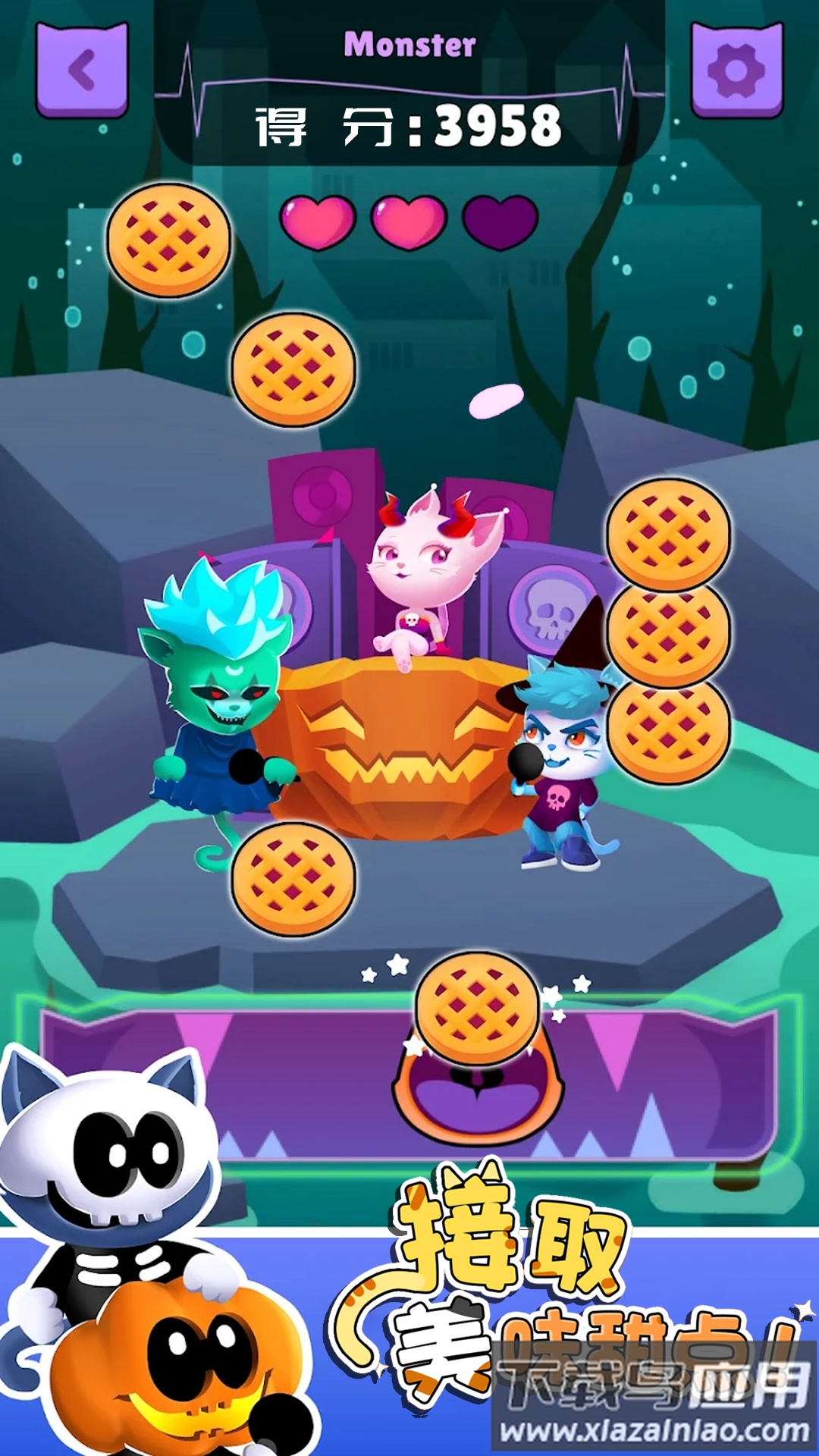The width and height of the screenshot is (819, 1456).
Task: Open settings with the gear button
Action: 736,71
